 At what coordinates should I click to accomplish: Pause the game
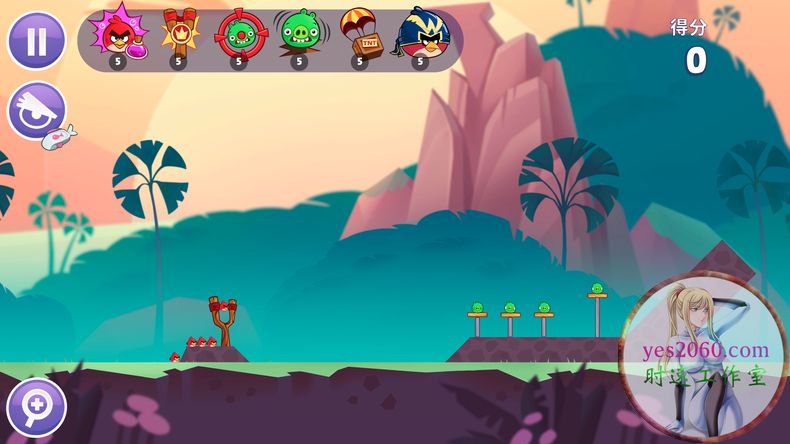[x=37, y=41]
